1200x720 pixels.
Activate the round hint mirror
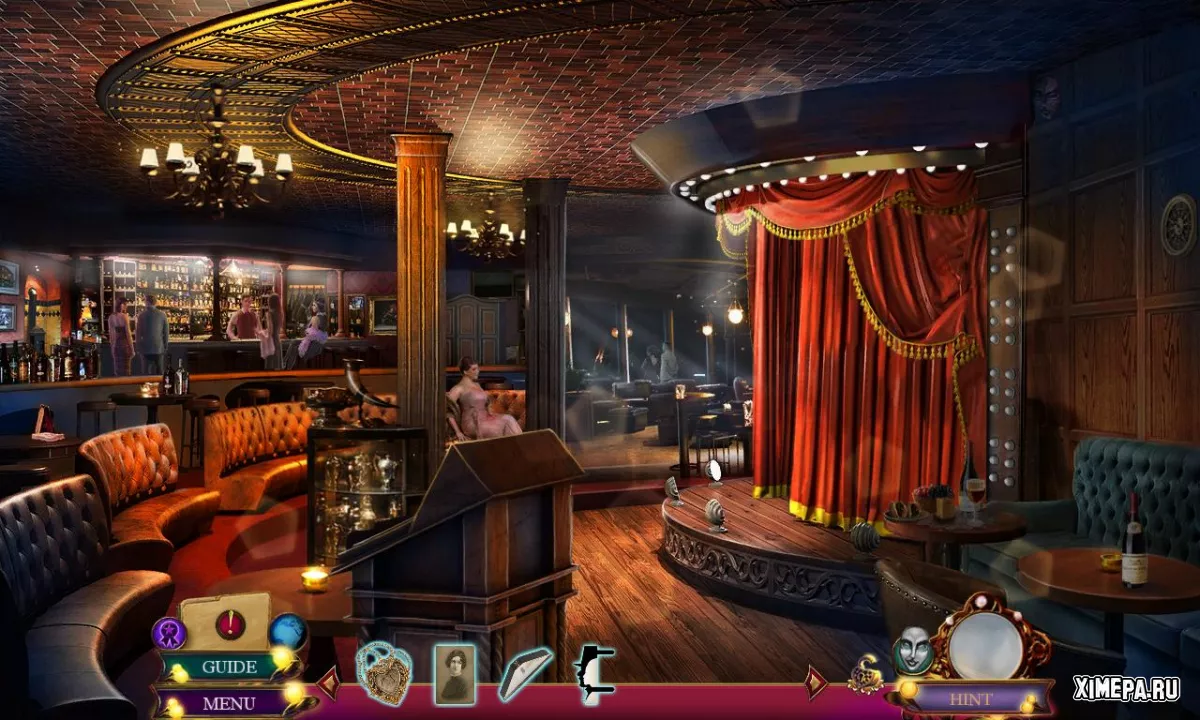(x=983, y=644)
